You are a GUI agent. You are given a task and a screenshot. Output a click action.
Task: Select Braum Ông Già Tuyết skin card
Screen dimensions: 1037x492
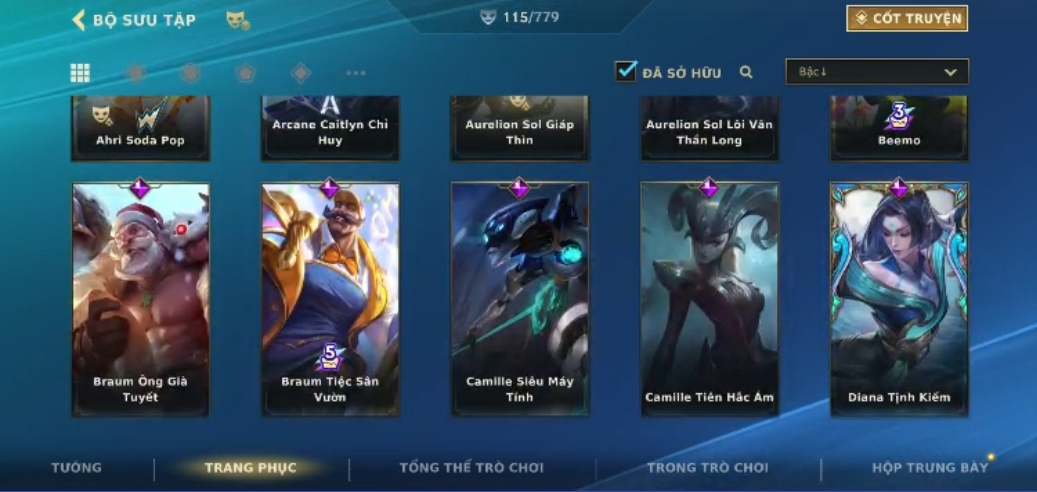pyautogui.click(x=141, y=298)
